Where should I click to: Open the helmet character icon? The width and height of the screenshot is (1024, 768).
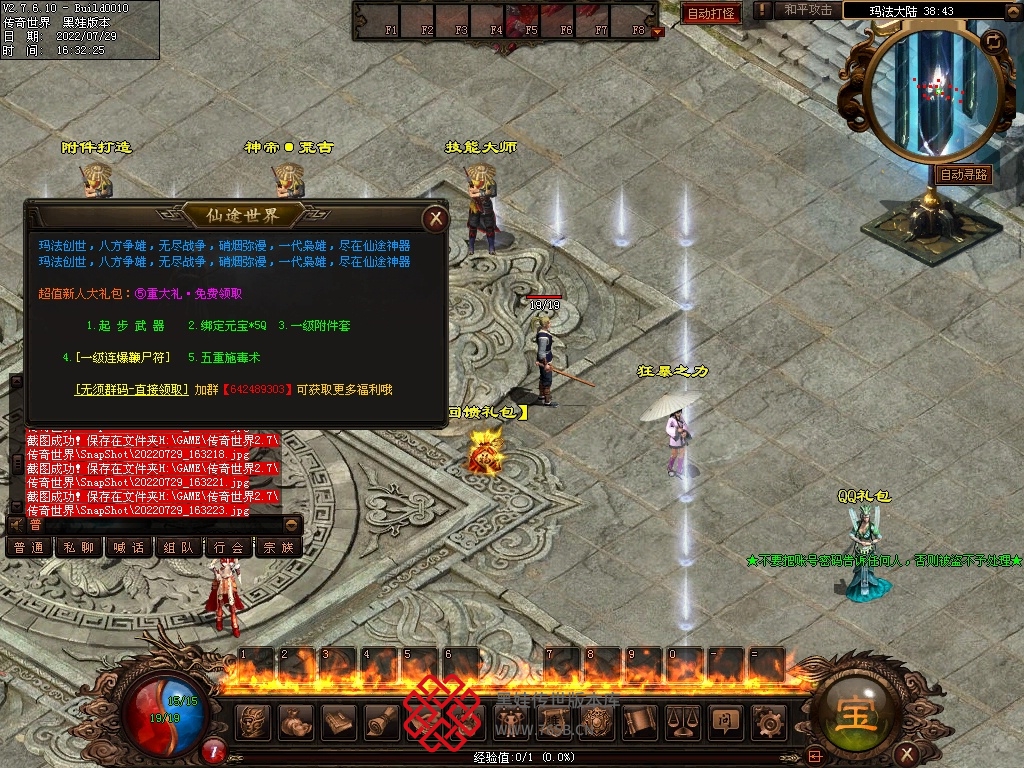[x=252, y=721]
